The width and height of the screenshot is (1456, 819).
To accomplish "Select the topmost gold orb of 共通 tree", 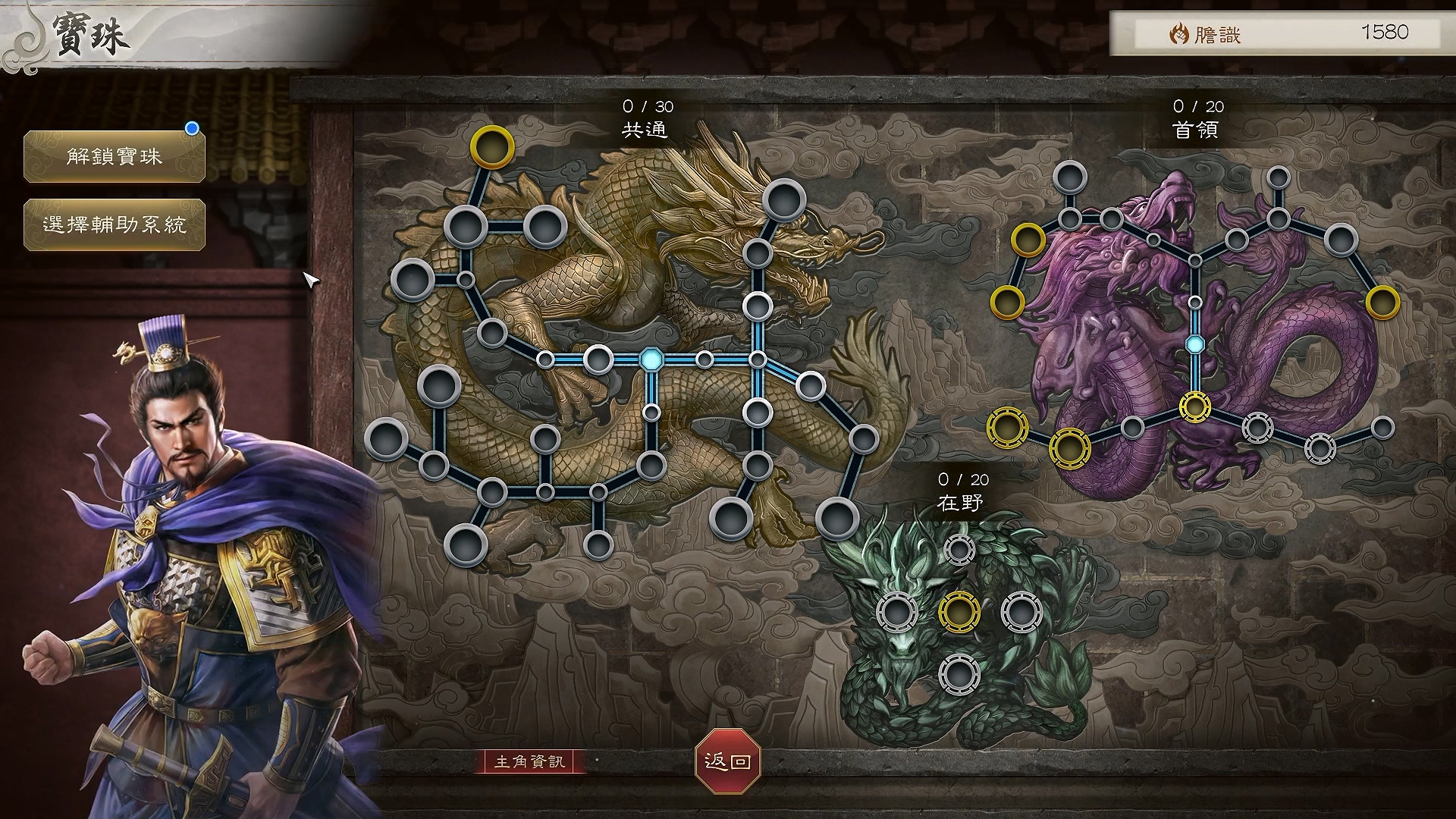I will [491, 147].
